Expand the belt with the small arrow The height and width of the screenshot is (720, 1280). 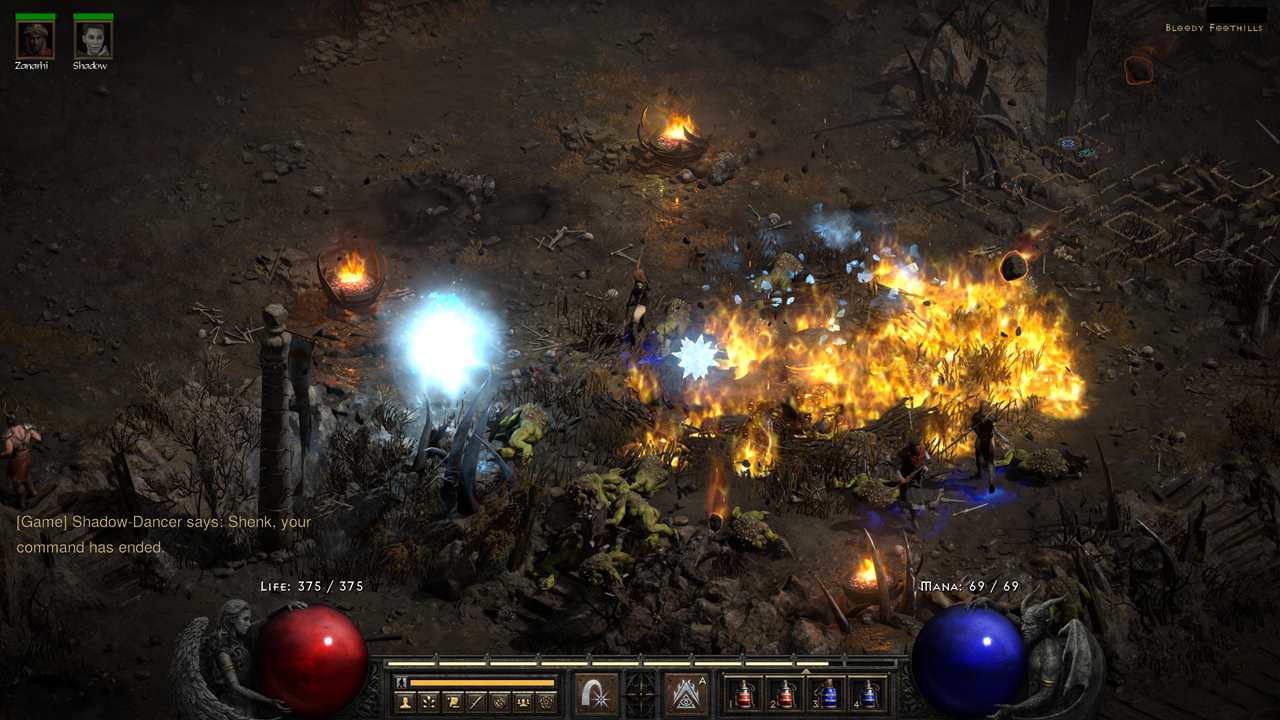[x=806, y=671]
